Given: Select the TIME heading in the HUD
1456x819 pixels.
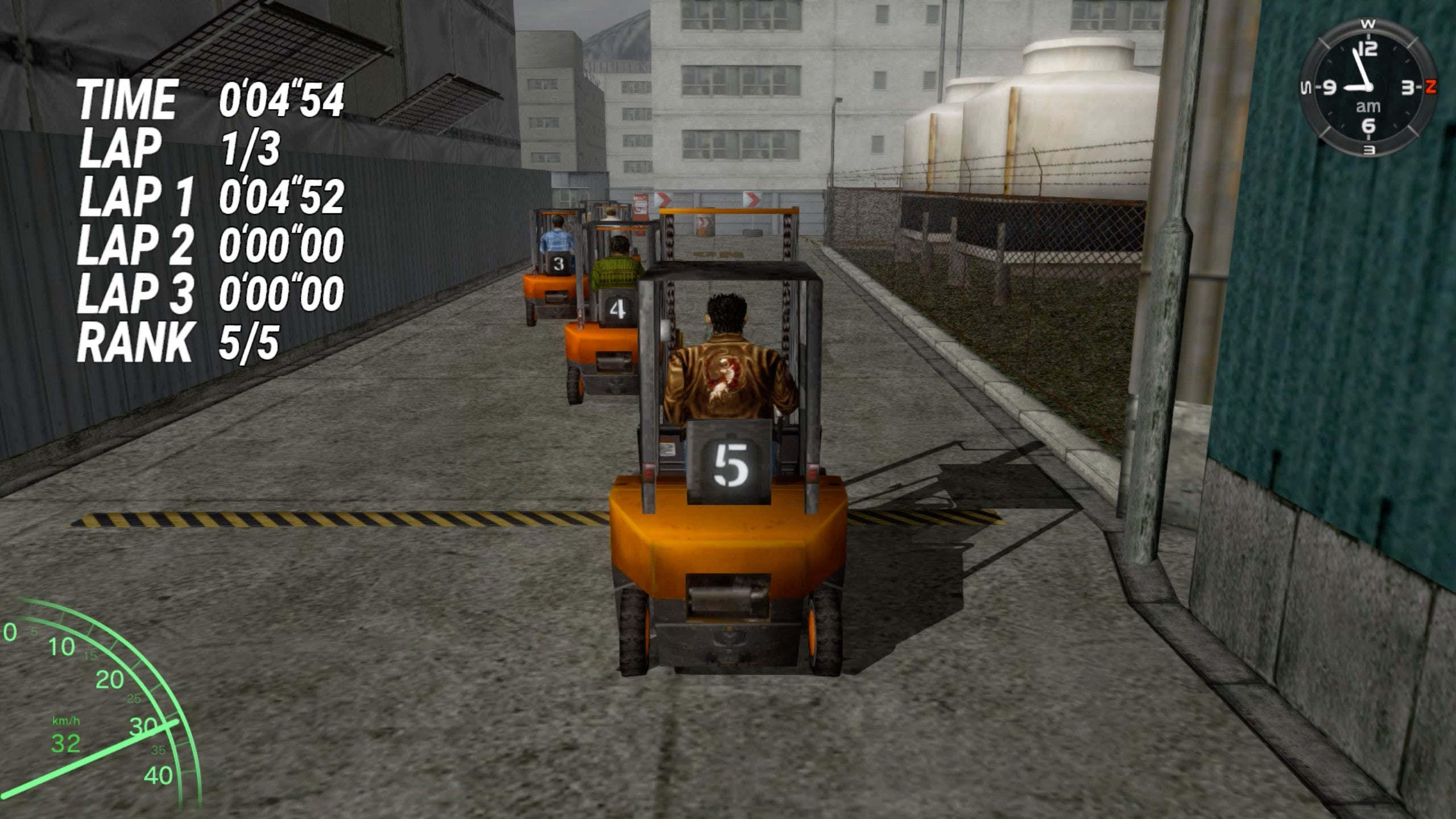Looking at the screenshot, I should coord(128,98).
